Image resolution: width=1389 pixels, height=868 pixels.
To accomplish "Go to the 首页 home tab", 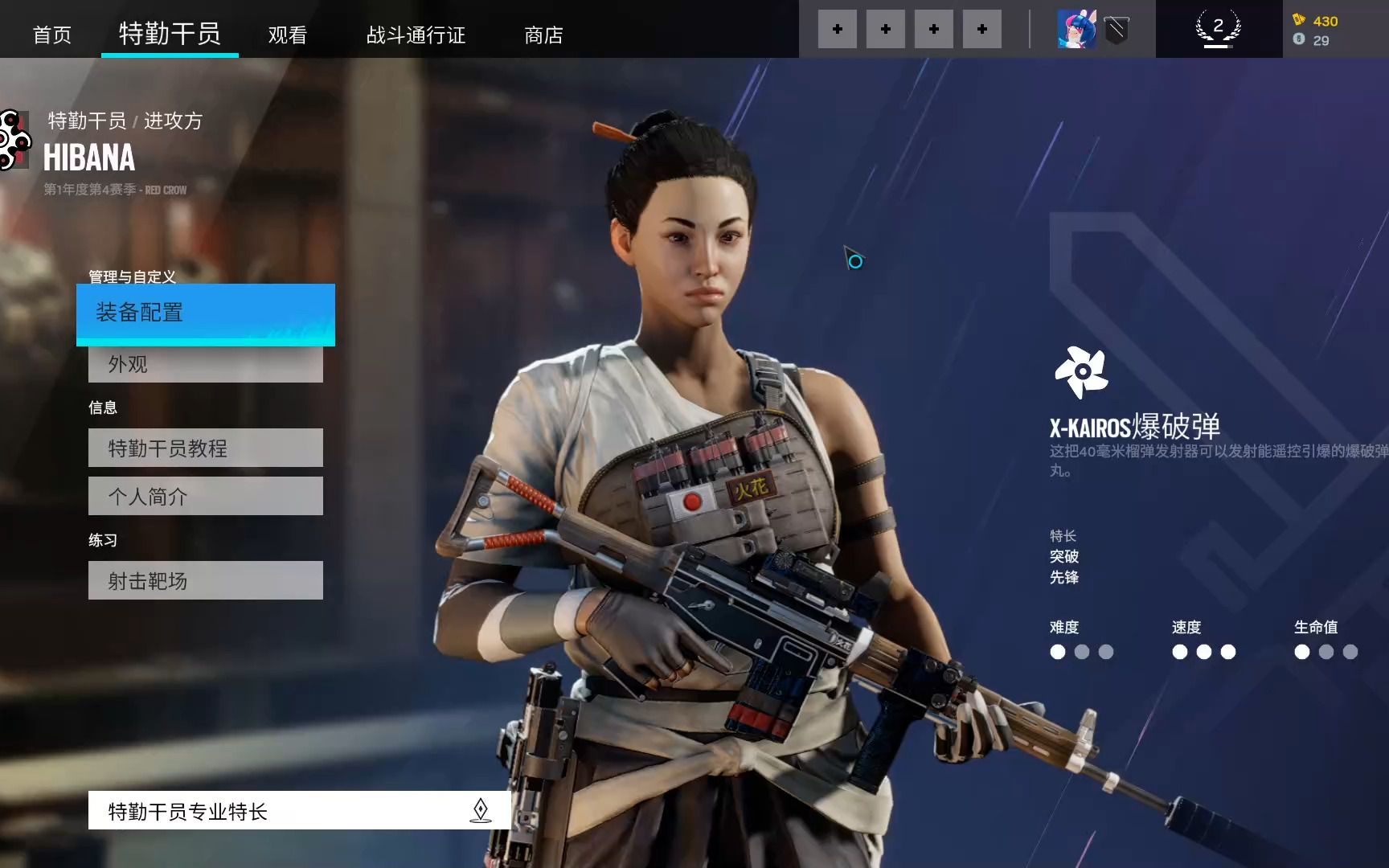I will (52, 35).
